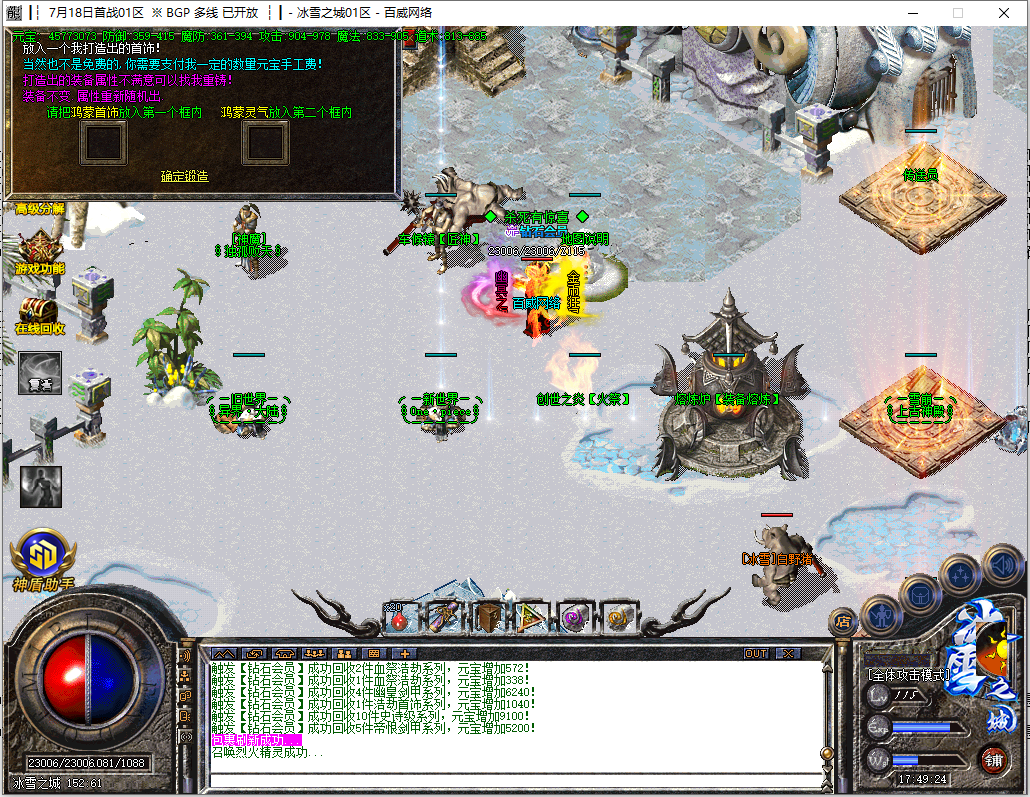Open the 神盾助手 shield assistant
This screenshot has width=1030, height=797.
click(44, 560)
